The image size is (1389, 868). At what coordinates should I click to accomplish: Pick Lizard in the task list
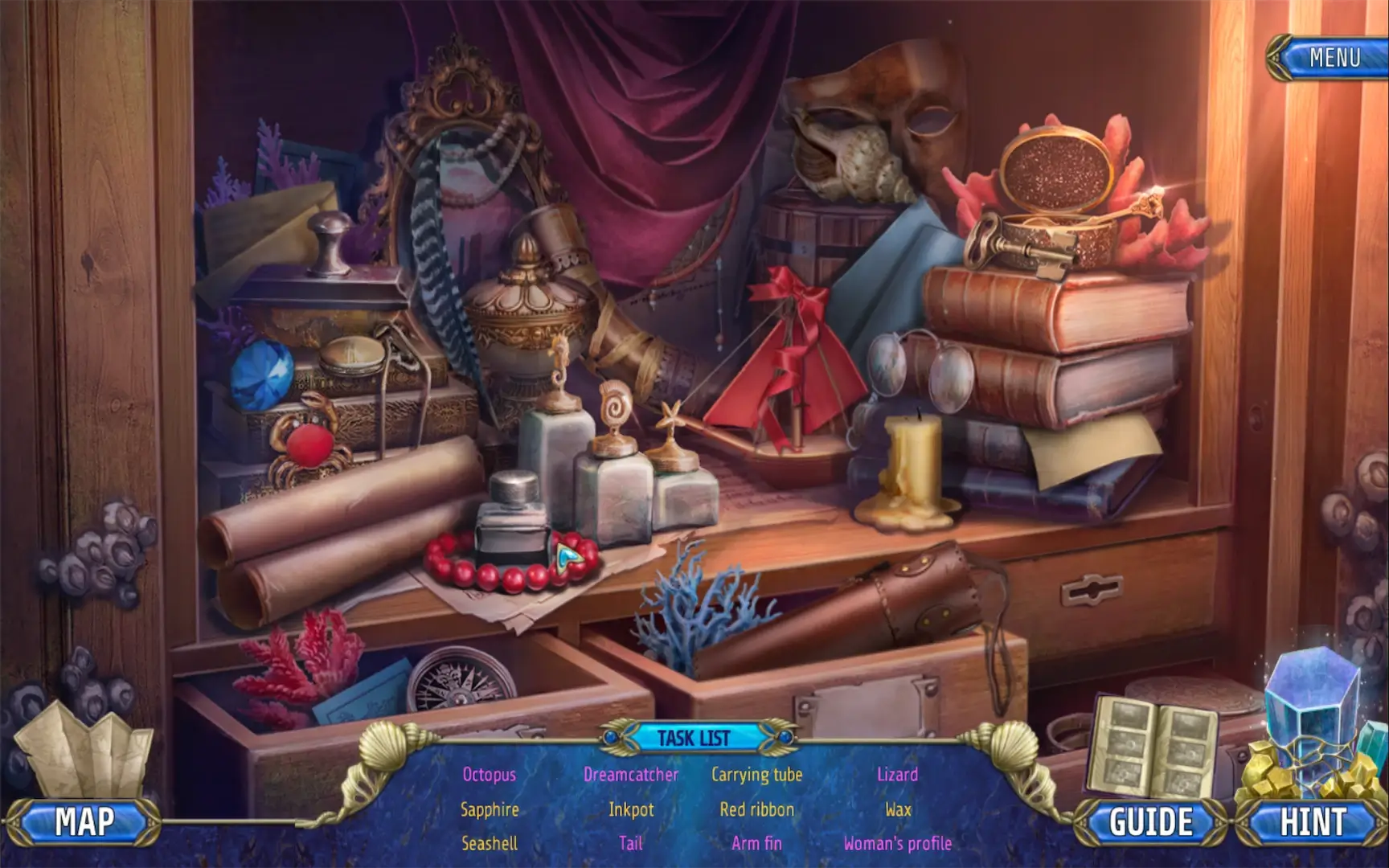(897, 775)
